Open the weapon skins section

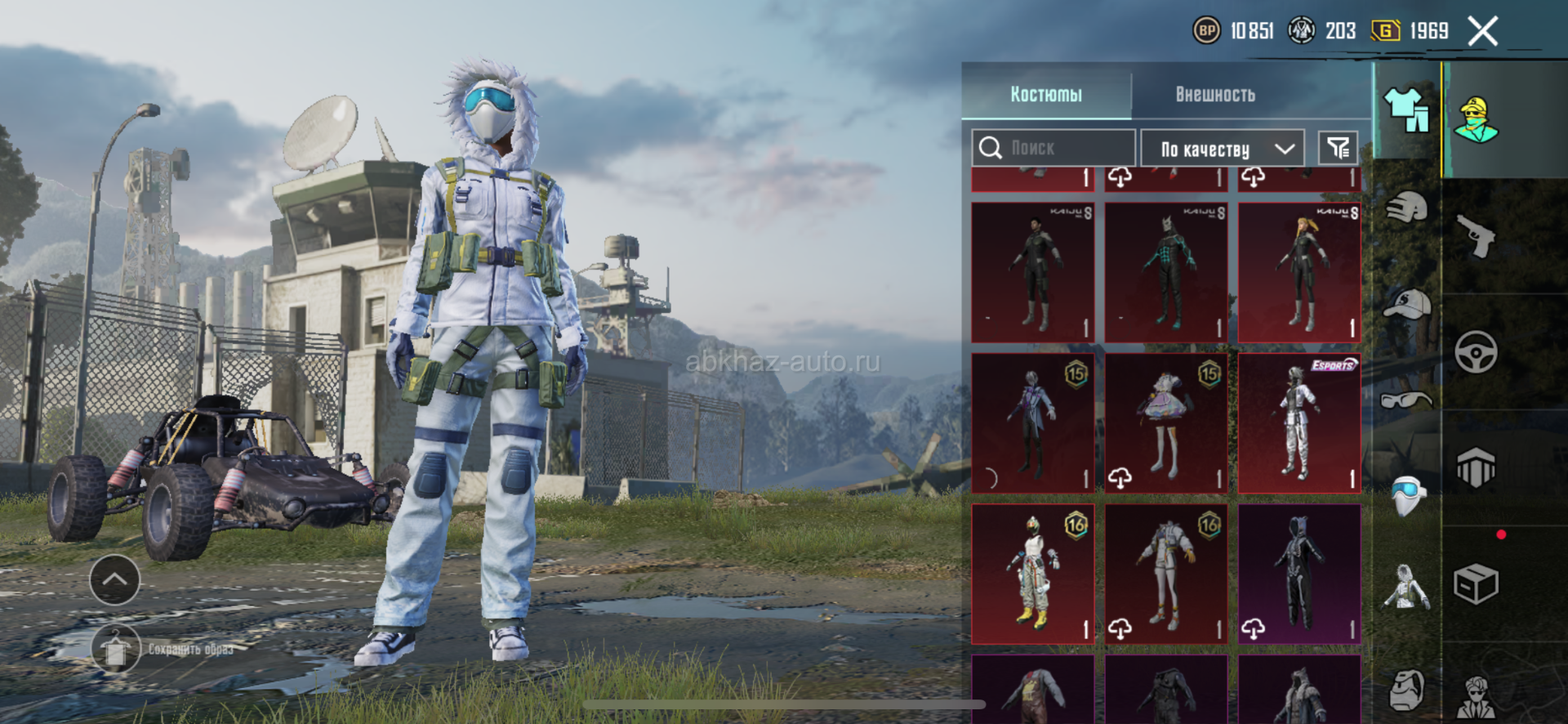pyautogui.click(x=1477, y=236)
